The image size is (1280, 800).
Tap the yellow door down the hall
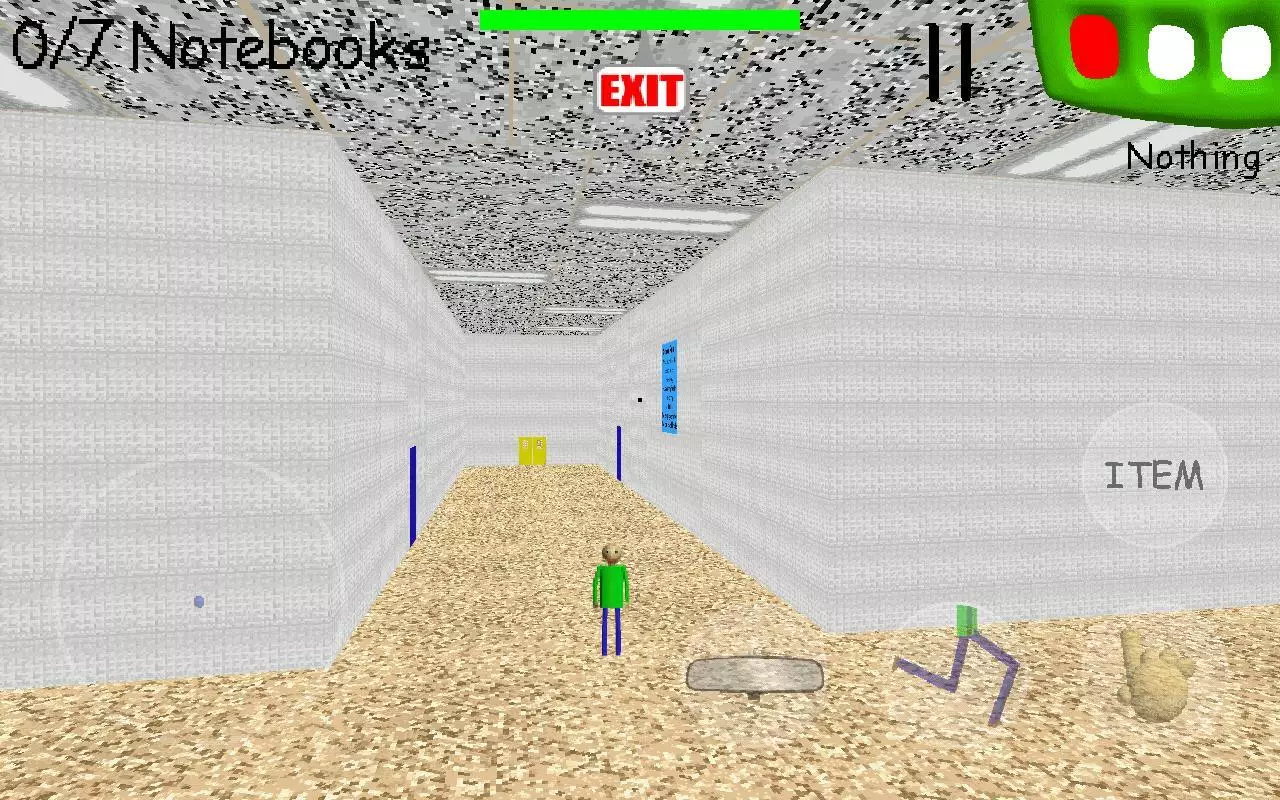(x=531, y=450)
